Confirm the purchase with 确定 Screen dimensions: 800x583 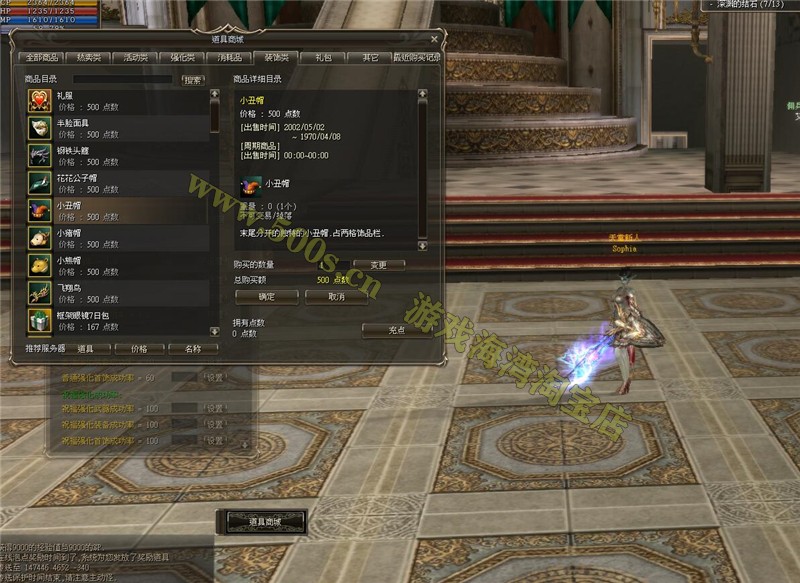coord(266,296)
